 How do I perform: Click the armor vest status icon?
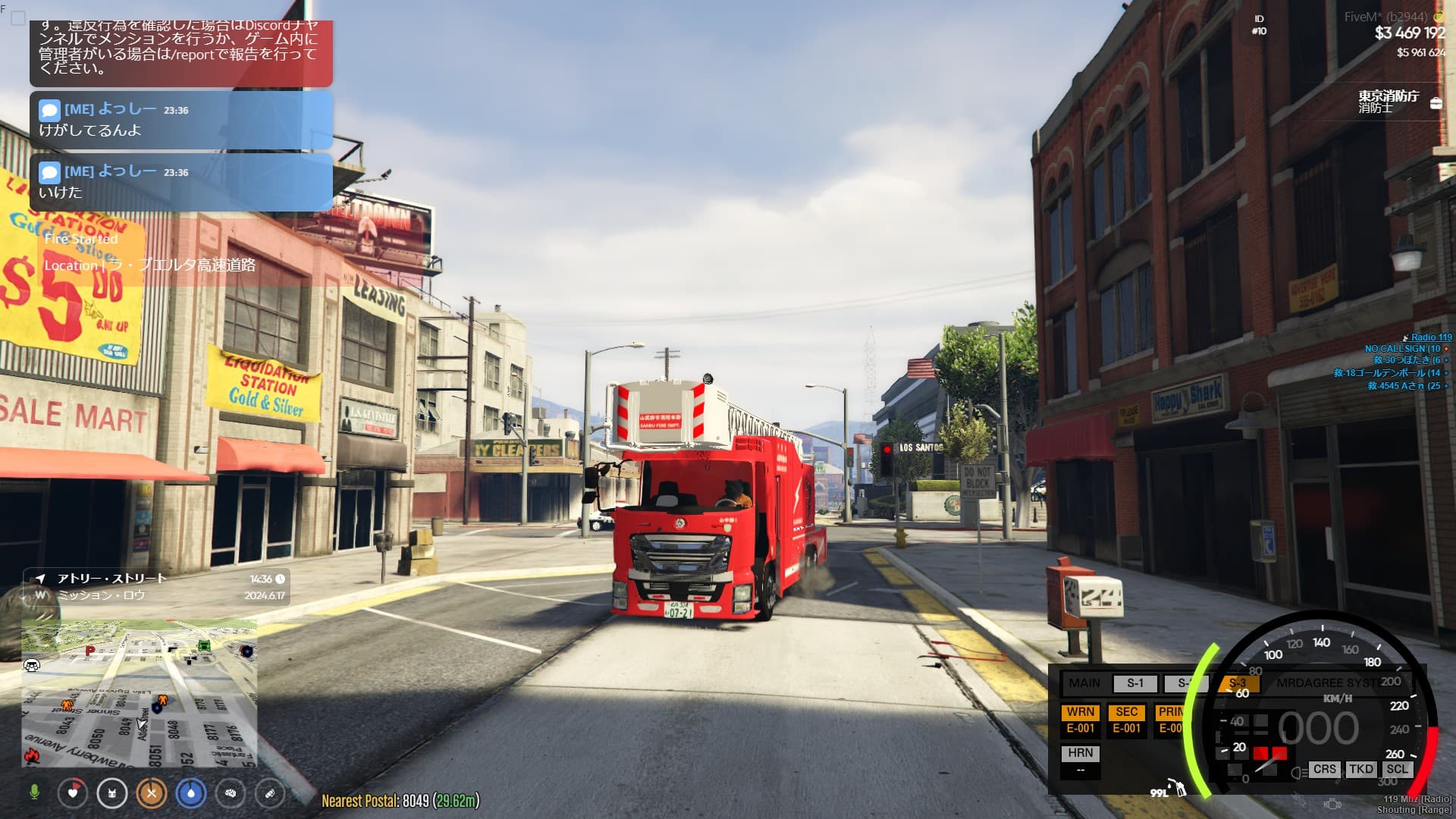[x=112, y=793]
